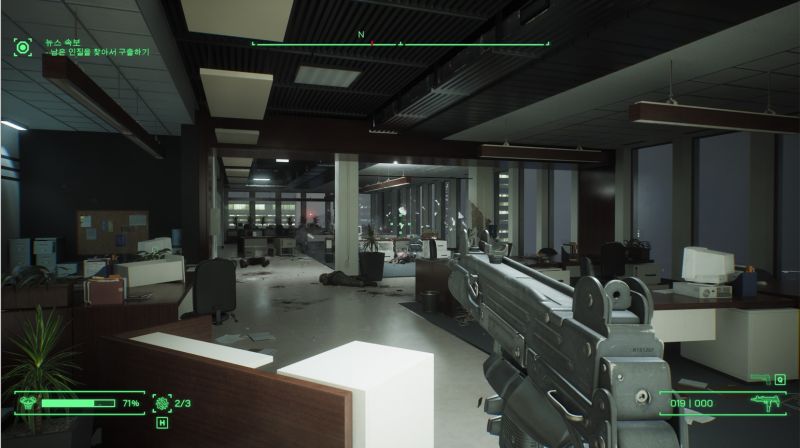Select the healing item icon showing 2/3
Image resolution: width=800 pixels, height=448 pixels.
(159, 404)
